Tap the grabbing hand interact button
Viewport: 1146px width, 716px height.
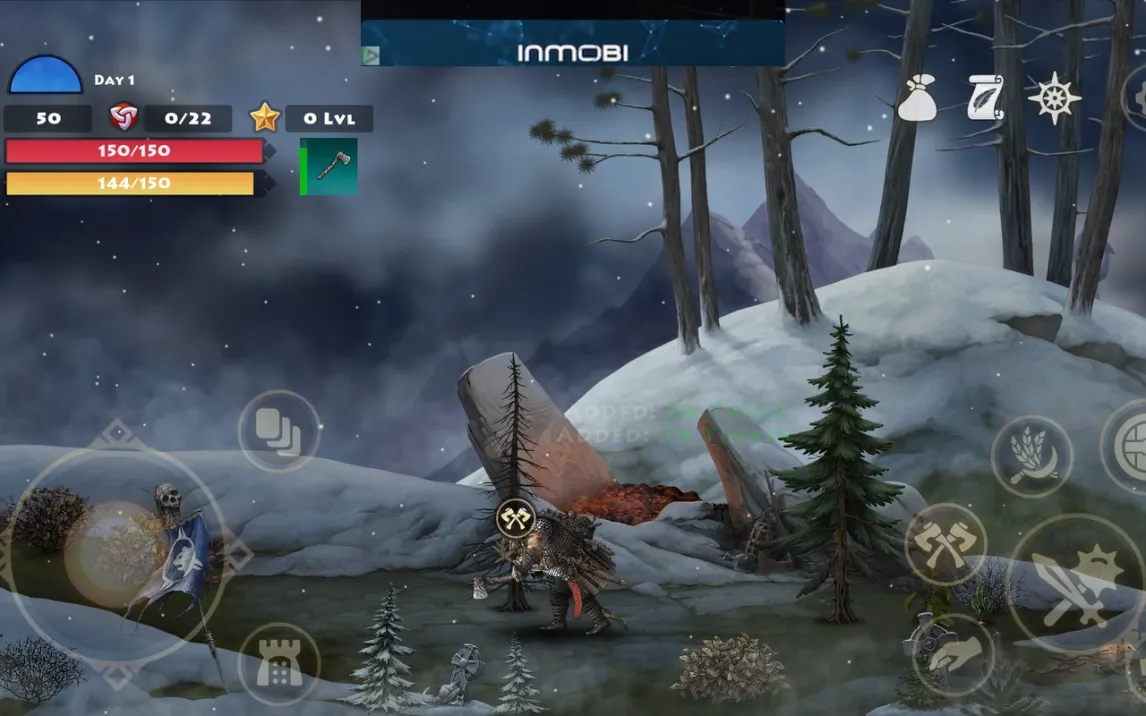(x=952, y=655)
